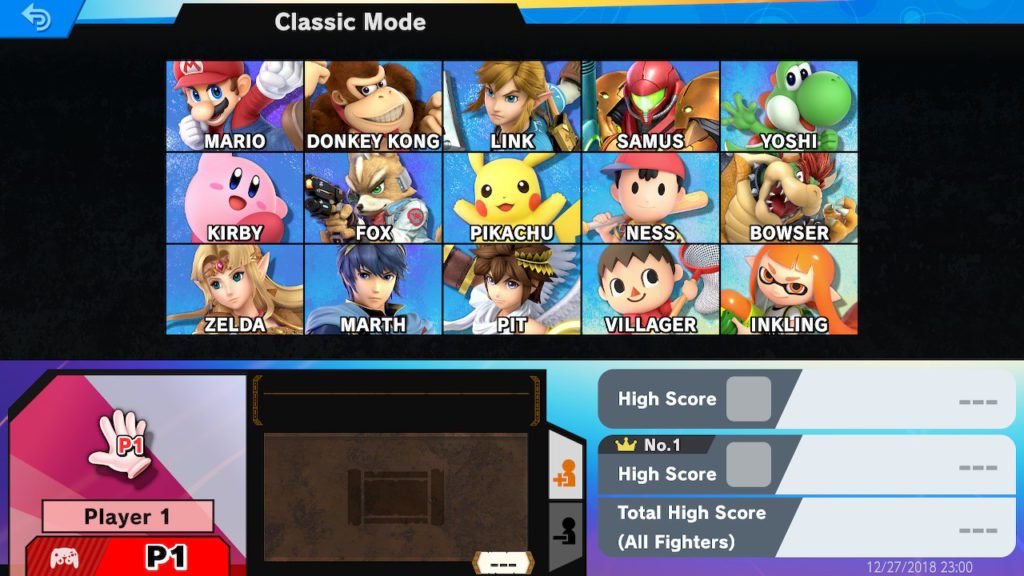Screen dimensions: 1024x576
Task: Choose Zelda as your fighter
Action: pyautogui.click(x=235, y=290)
